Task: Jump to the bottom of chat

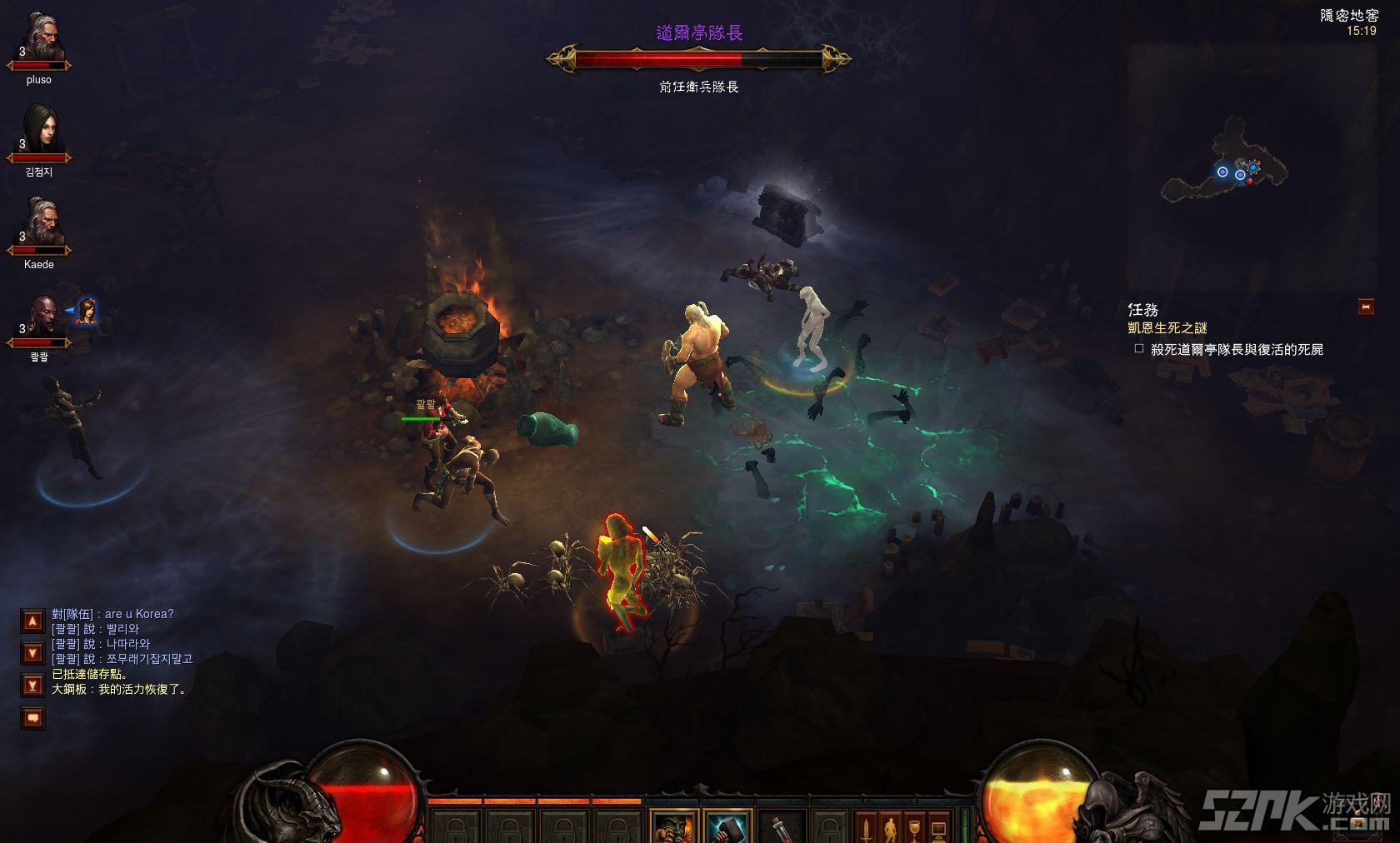Action: point(32,686)
